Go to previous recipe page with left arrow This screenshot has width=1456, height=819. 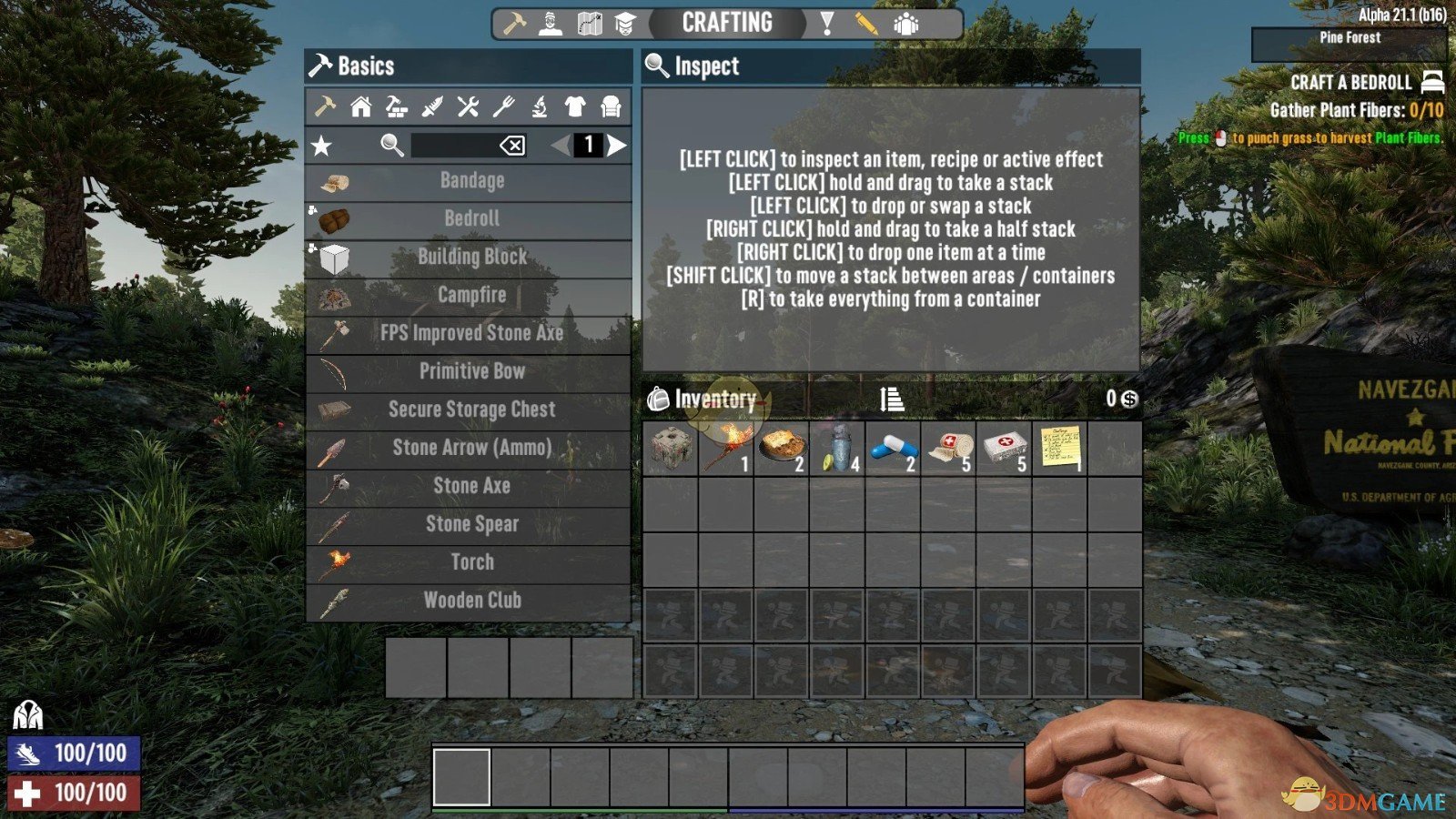(559, 145)
